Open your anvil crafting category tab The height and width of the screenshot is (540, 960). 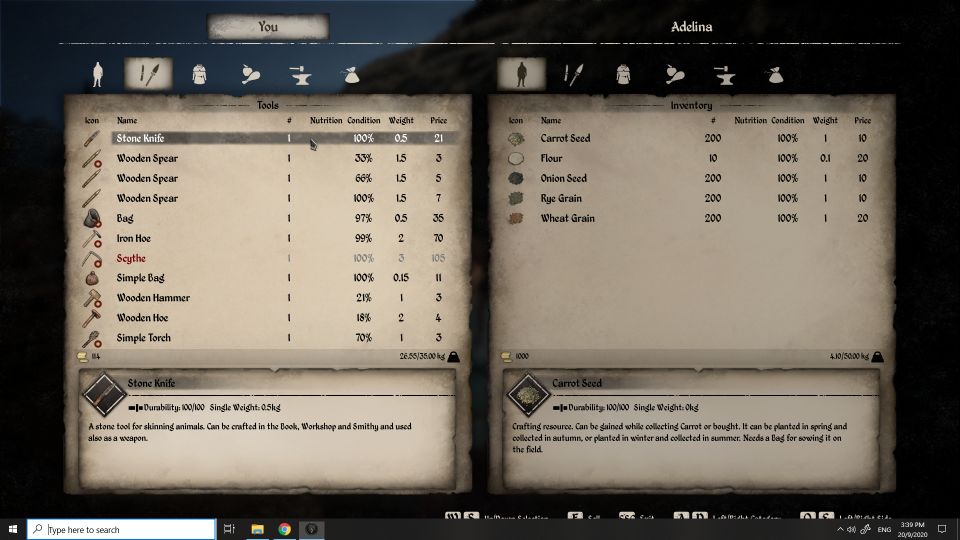pos(298,73)
